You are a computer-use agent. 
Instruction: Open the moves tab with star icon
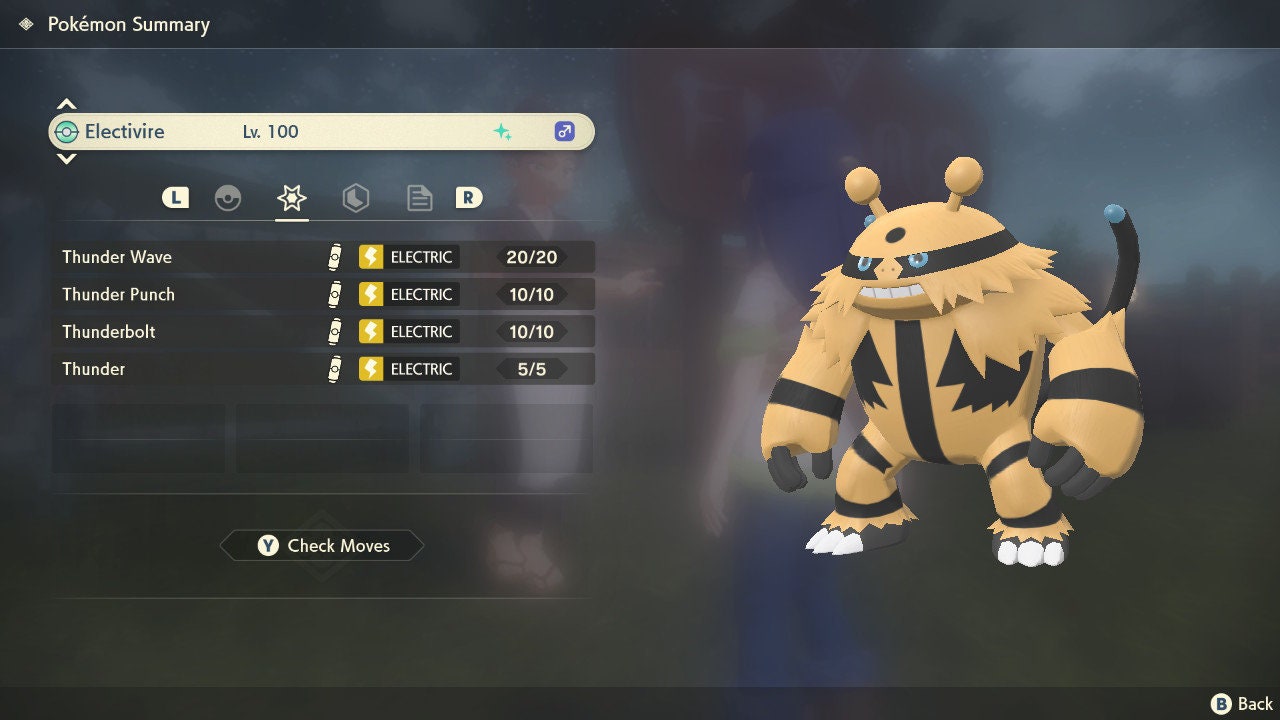[x=291, y=198]
